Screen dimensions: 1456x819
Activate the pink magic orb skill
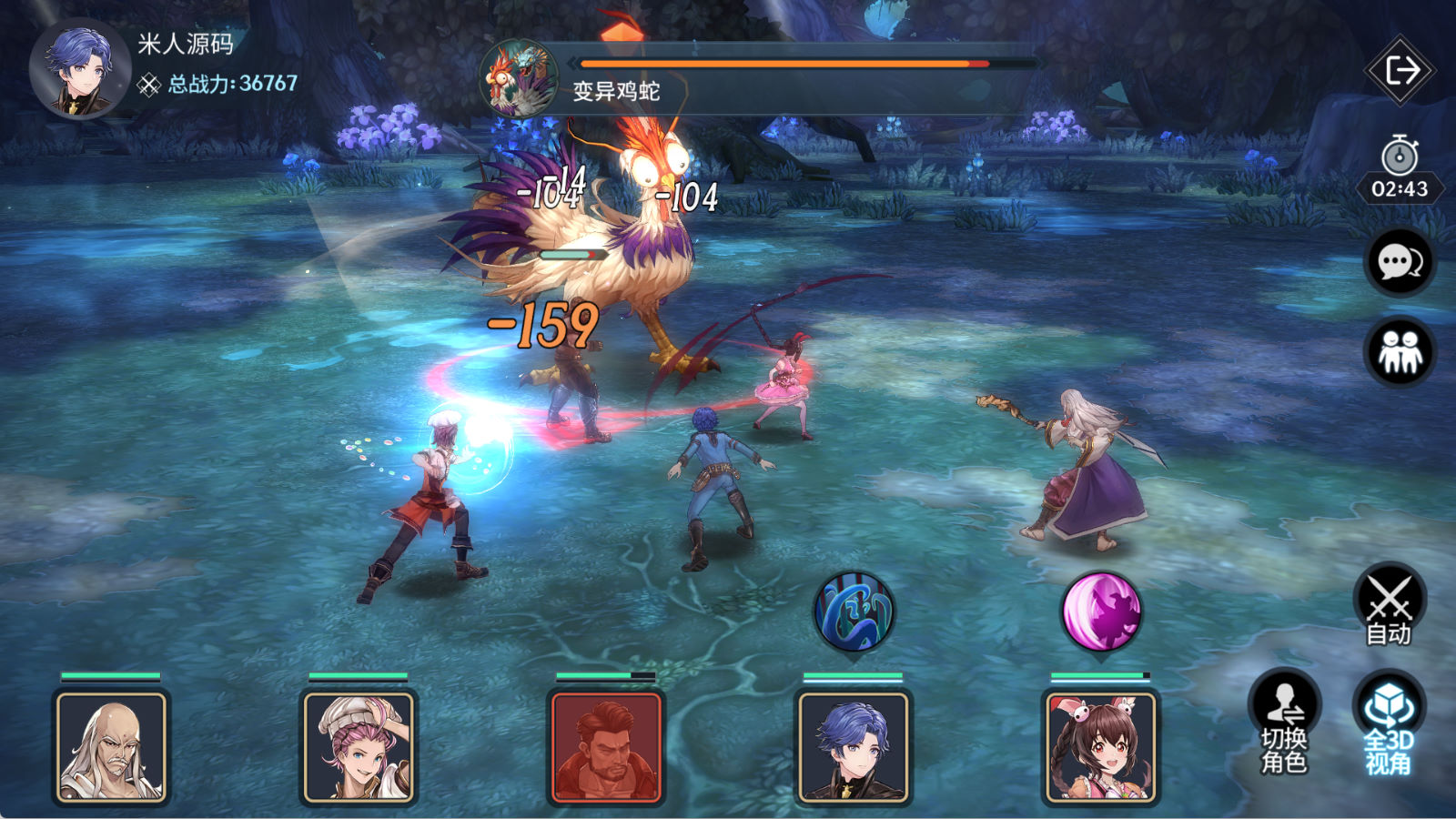(1101, 612)
